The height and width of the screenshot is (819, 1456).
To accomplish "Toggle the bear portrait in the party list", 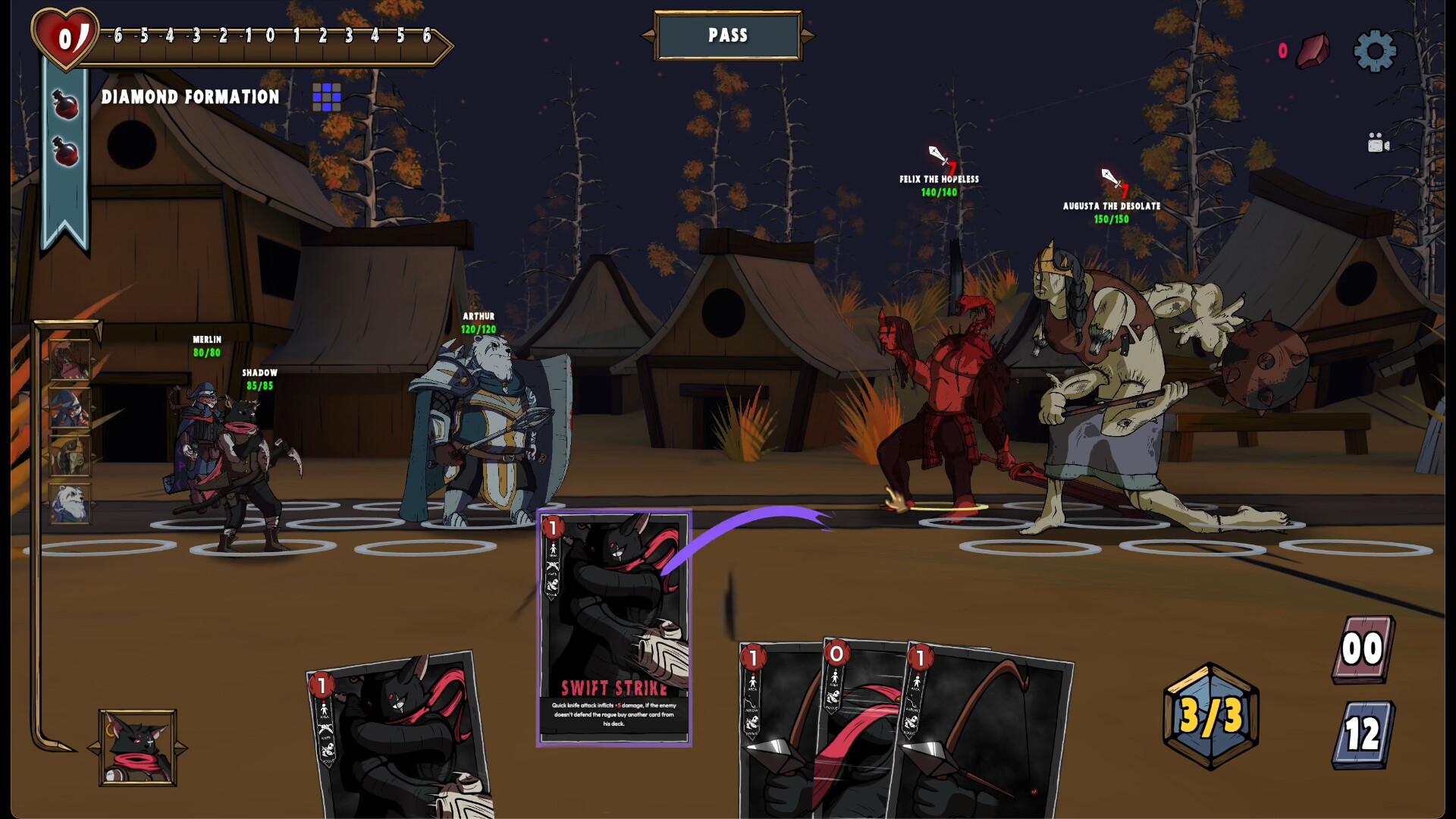I will pos(69,500).
